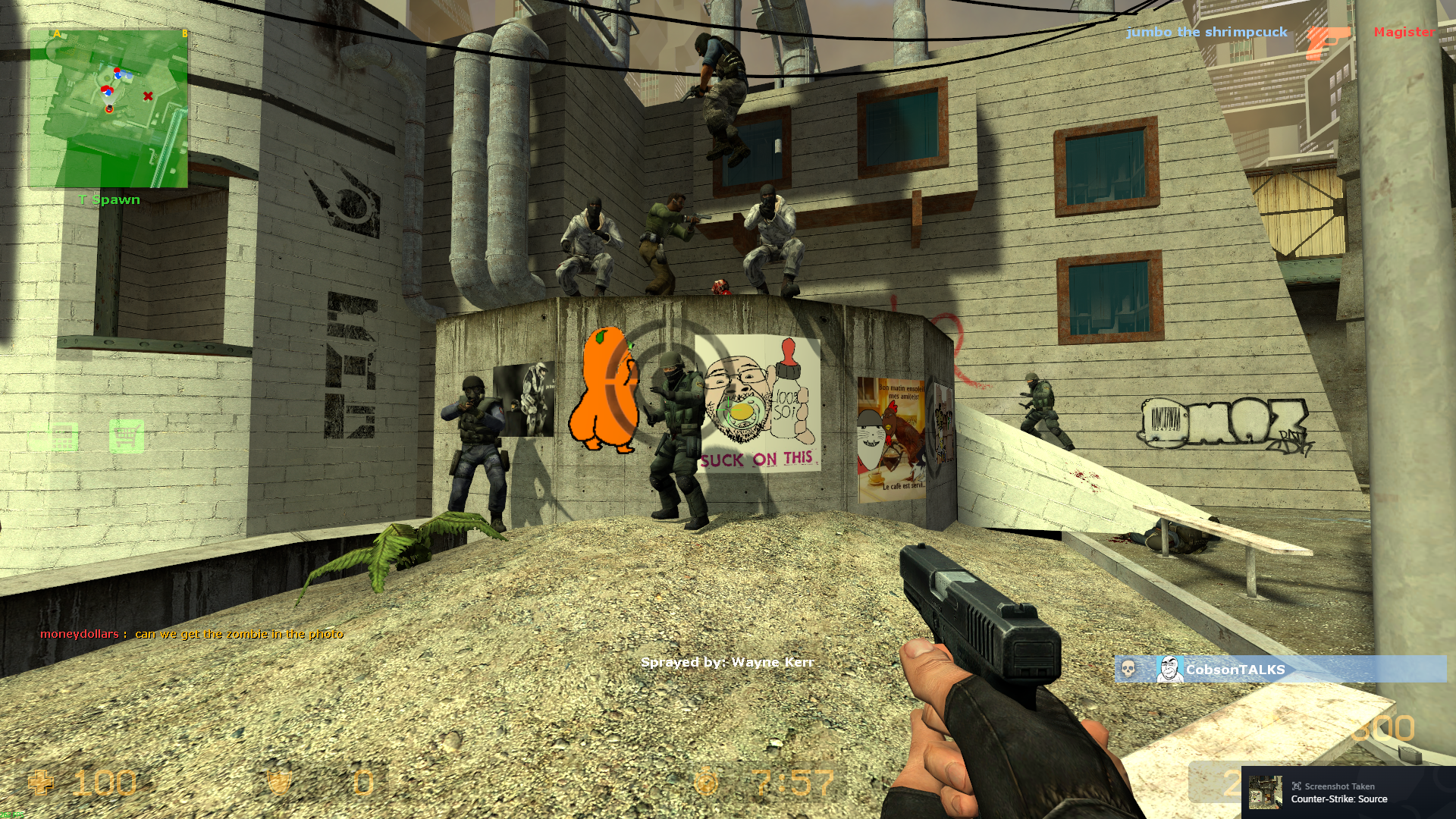Click the screenshot thumbnail in Steam popup
The image size is (1456, 819).
1266,792
